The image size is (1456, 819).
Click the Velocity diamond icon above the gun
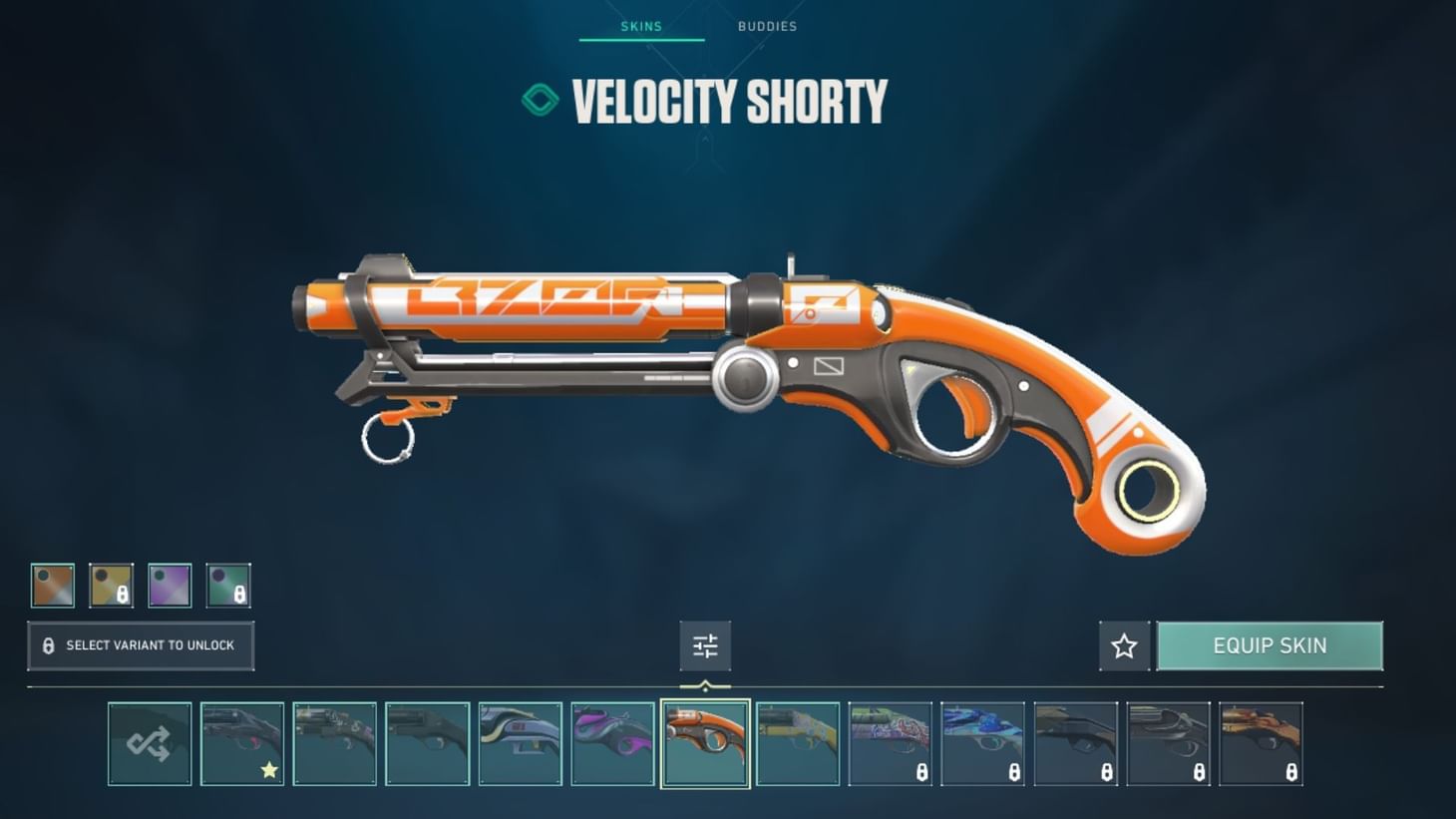pos(540,100)
